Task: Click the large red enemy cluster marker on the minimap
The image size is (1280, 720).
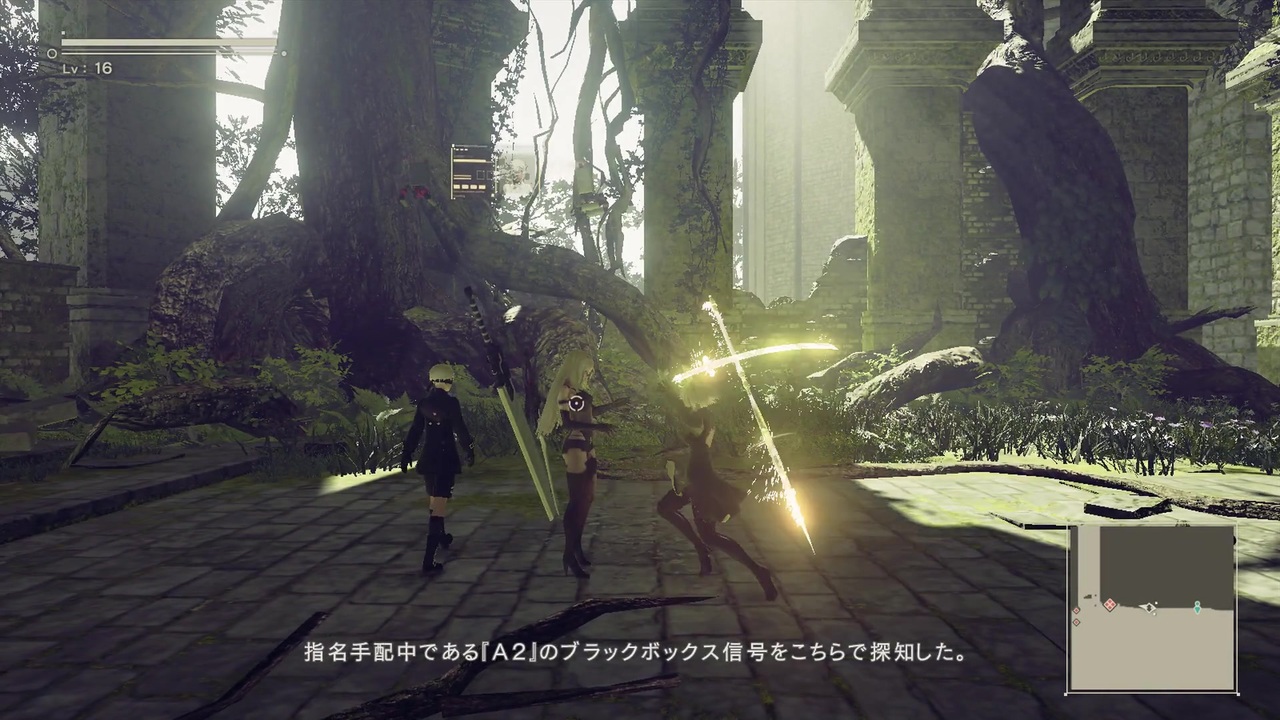Action: [1111, 604]
